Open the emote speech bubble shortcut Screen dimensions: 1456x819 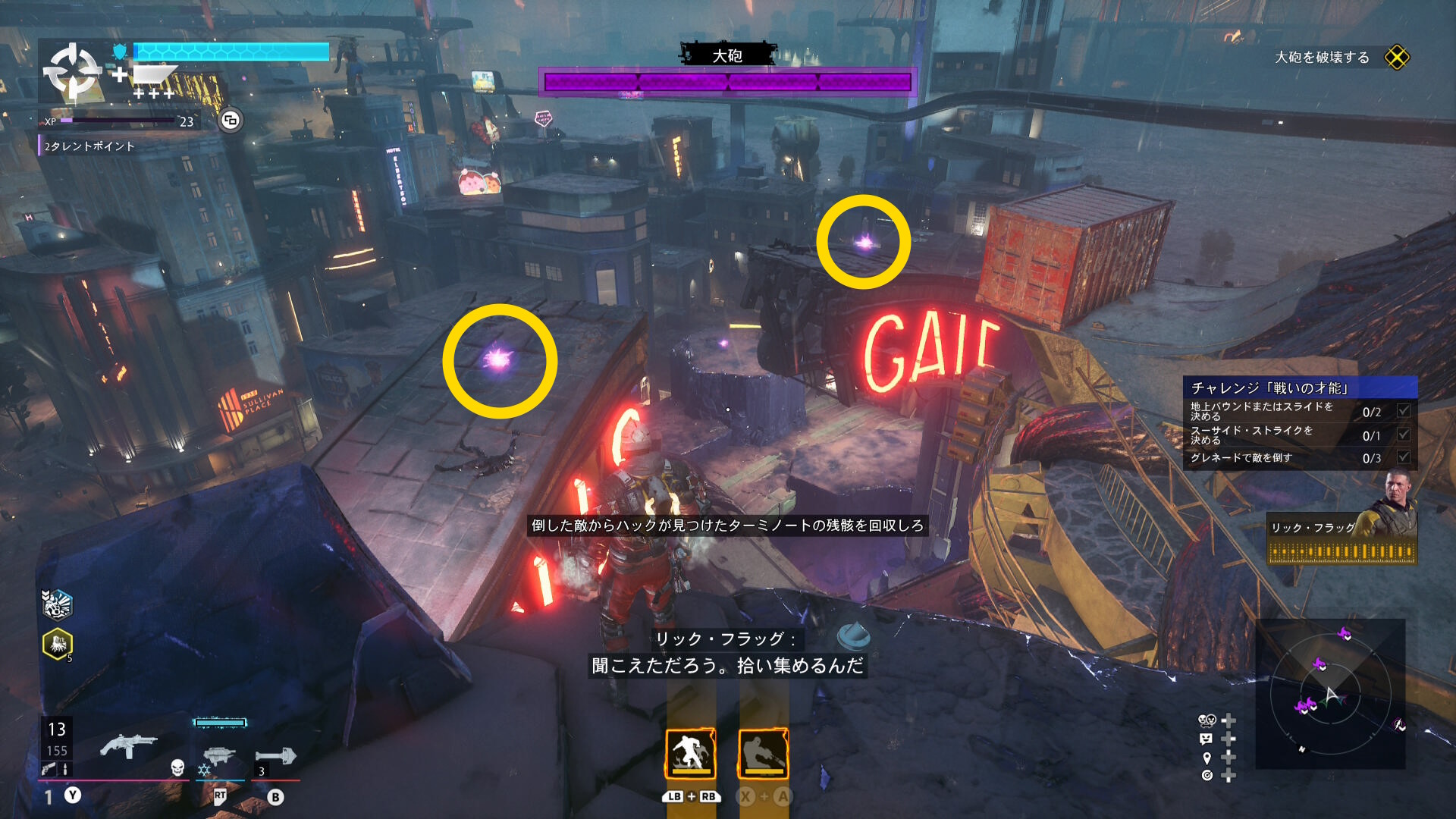[x=1207, y=739]
